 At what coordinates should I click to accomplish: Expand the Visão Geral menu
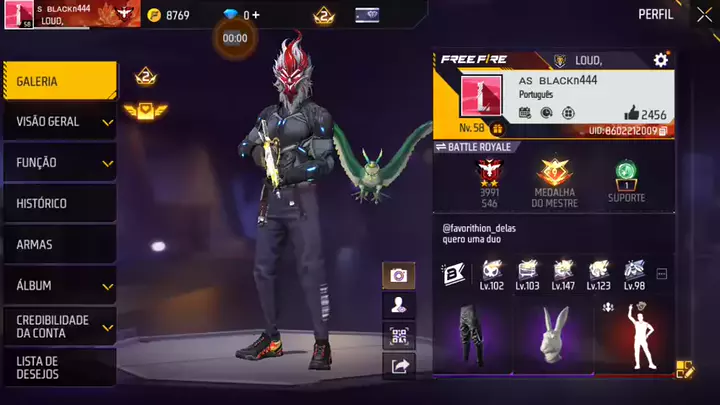pyautogui.click(x=58, y=122)
